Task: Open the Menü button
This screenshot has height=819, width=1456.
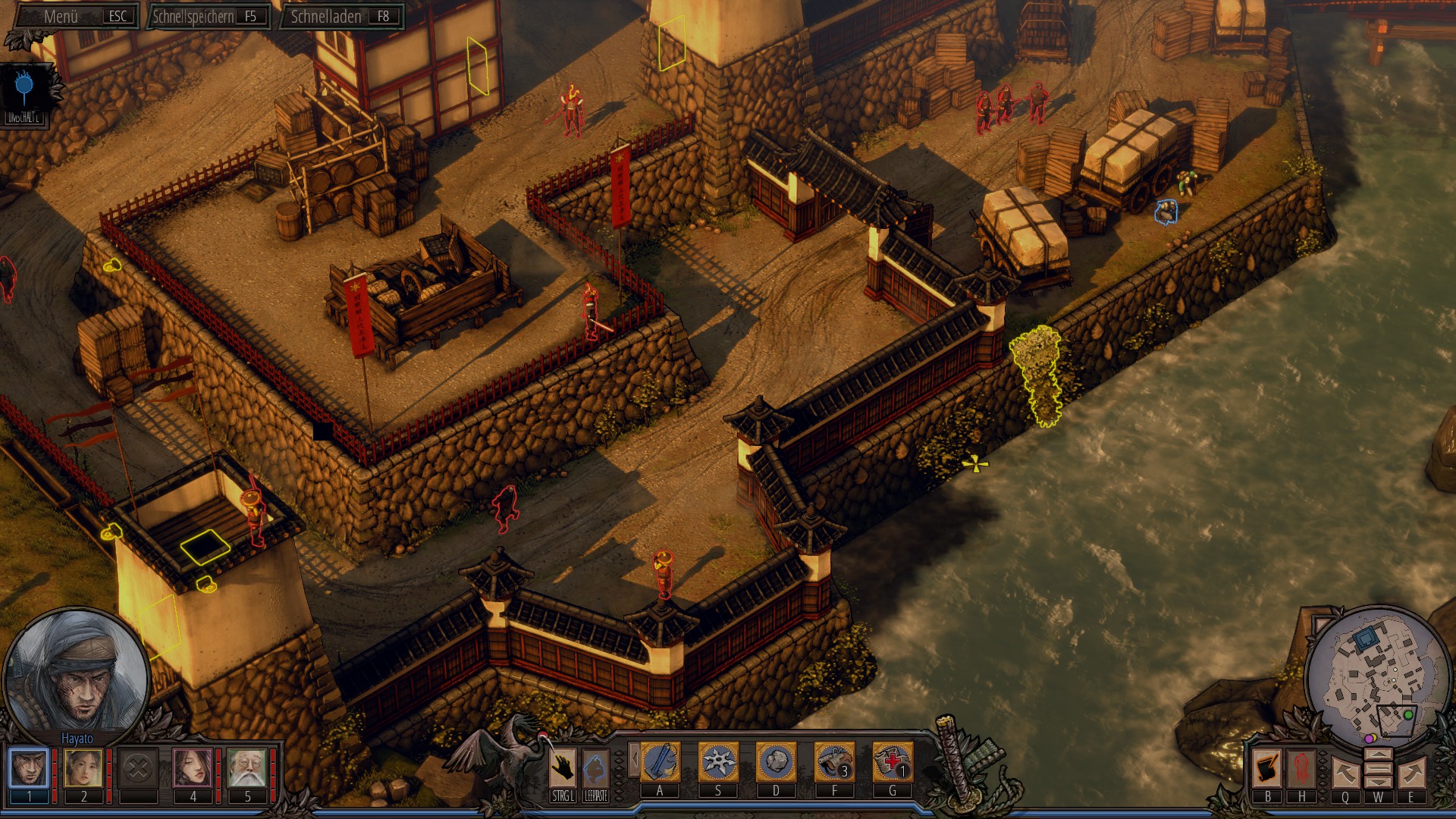Action: pyautogui.click(x=76, y=16)
